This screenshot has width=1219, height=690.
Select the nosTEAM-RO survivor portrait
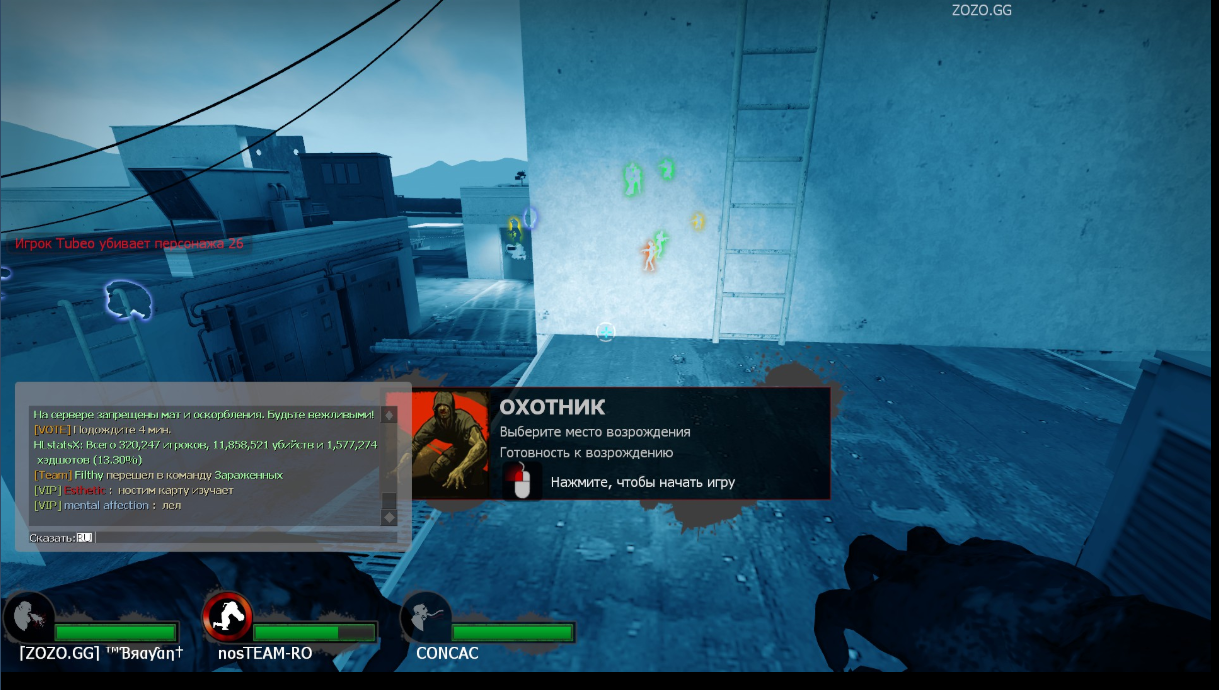pyautogui.click(x=227, y=616)
